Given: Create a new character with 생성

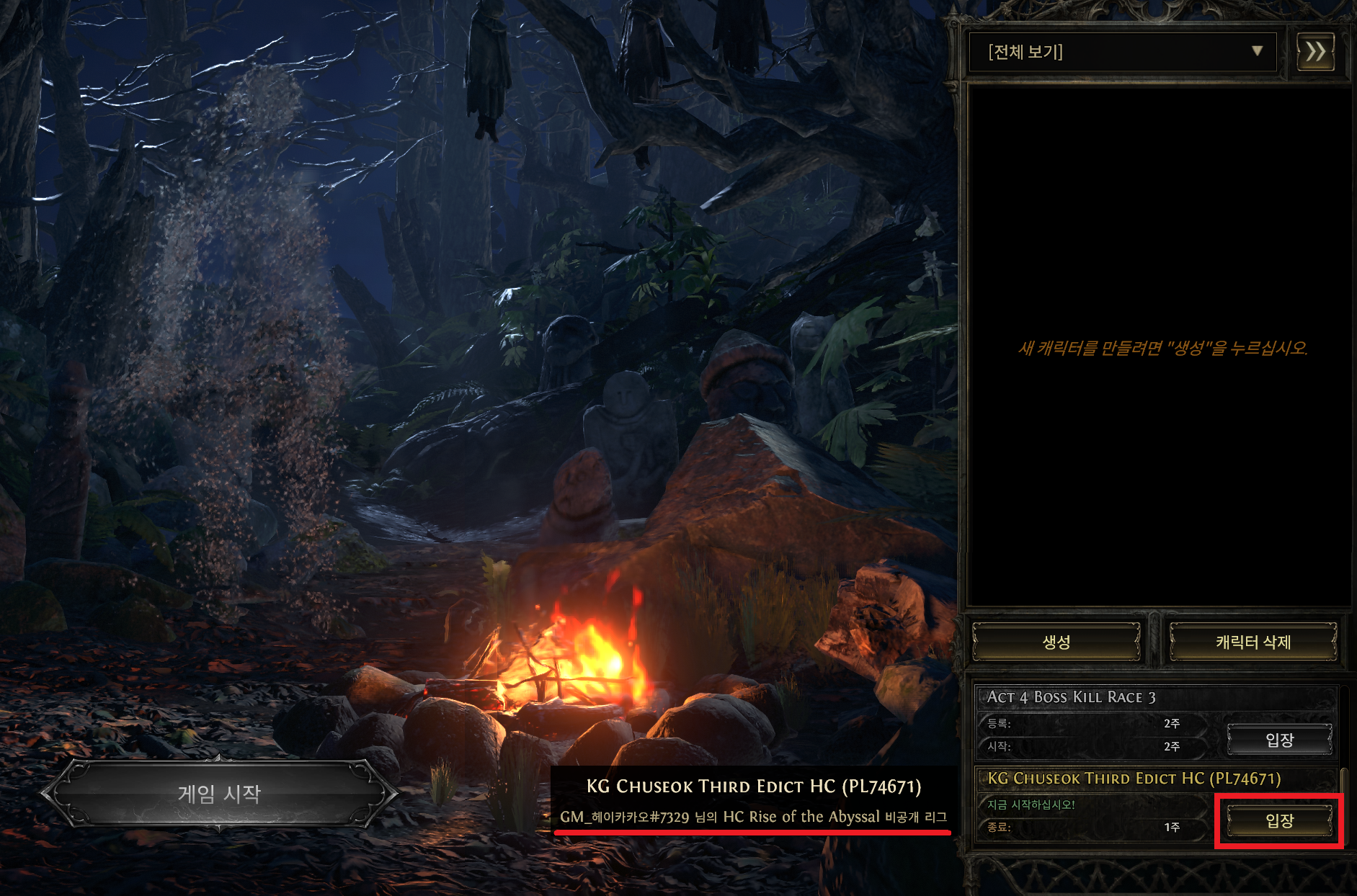Looking at the screenshot, I should tap(1056, 642).
